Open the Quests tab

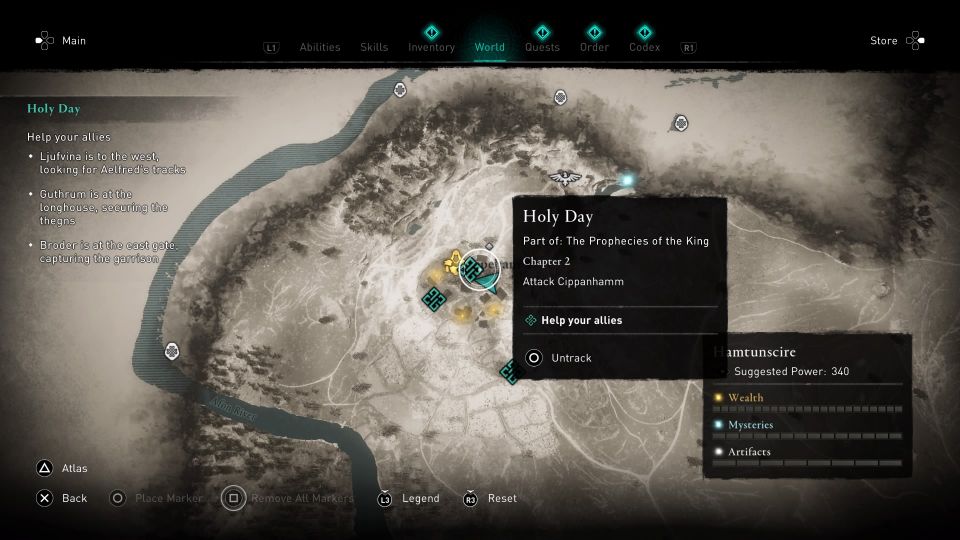[542, 47]
